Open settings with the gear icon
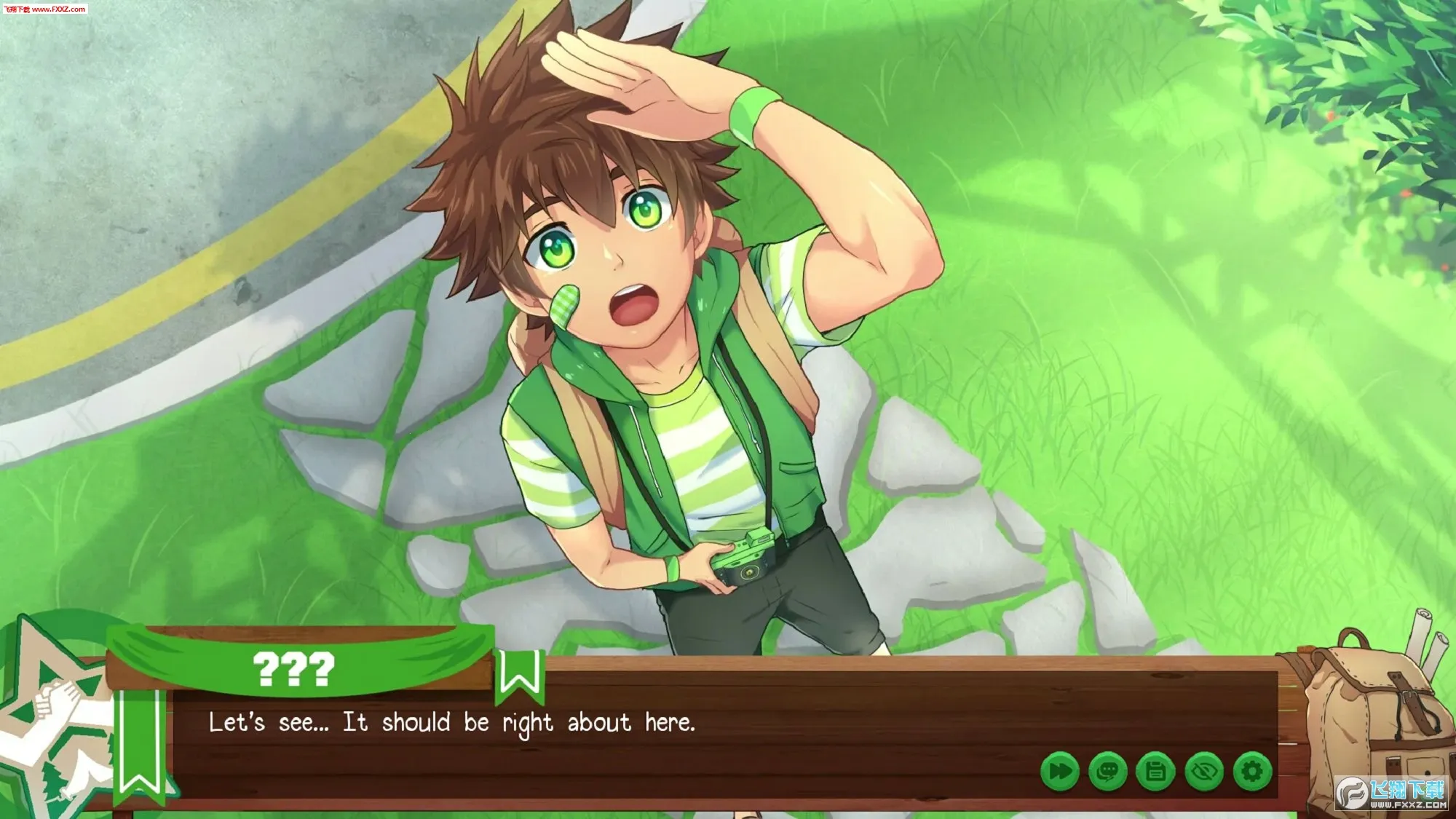Image resolution: width=1456 pixels, height=819 pixels. (x=1252, y=771)
